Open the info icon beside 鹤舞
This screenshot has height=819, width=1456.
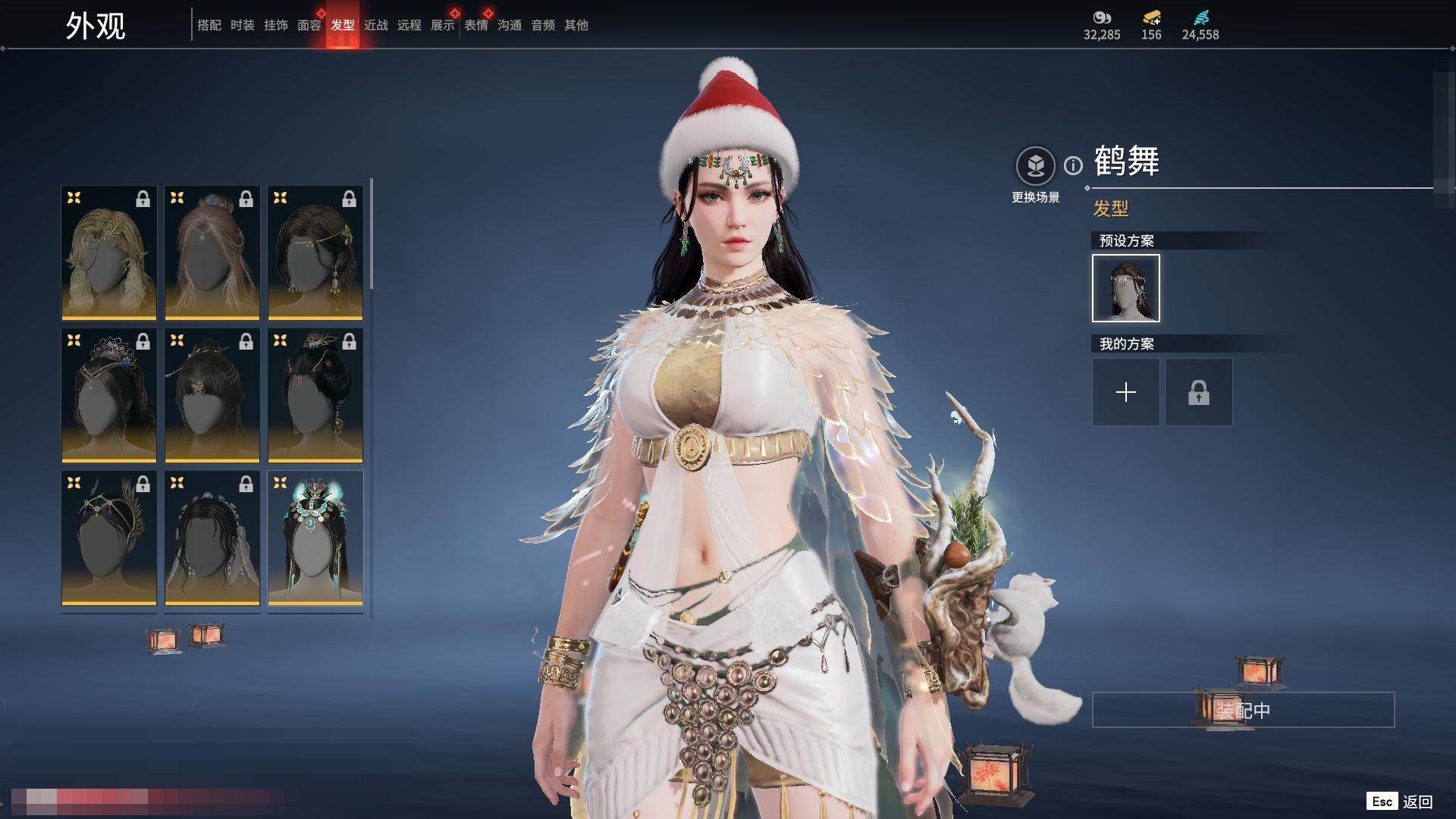(x=1073, y=165)
